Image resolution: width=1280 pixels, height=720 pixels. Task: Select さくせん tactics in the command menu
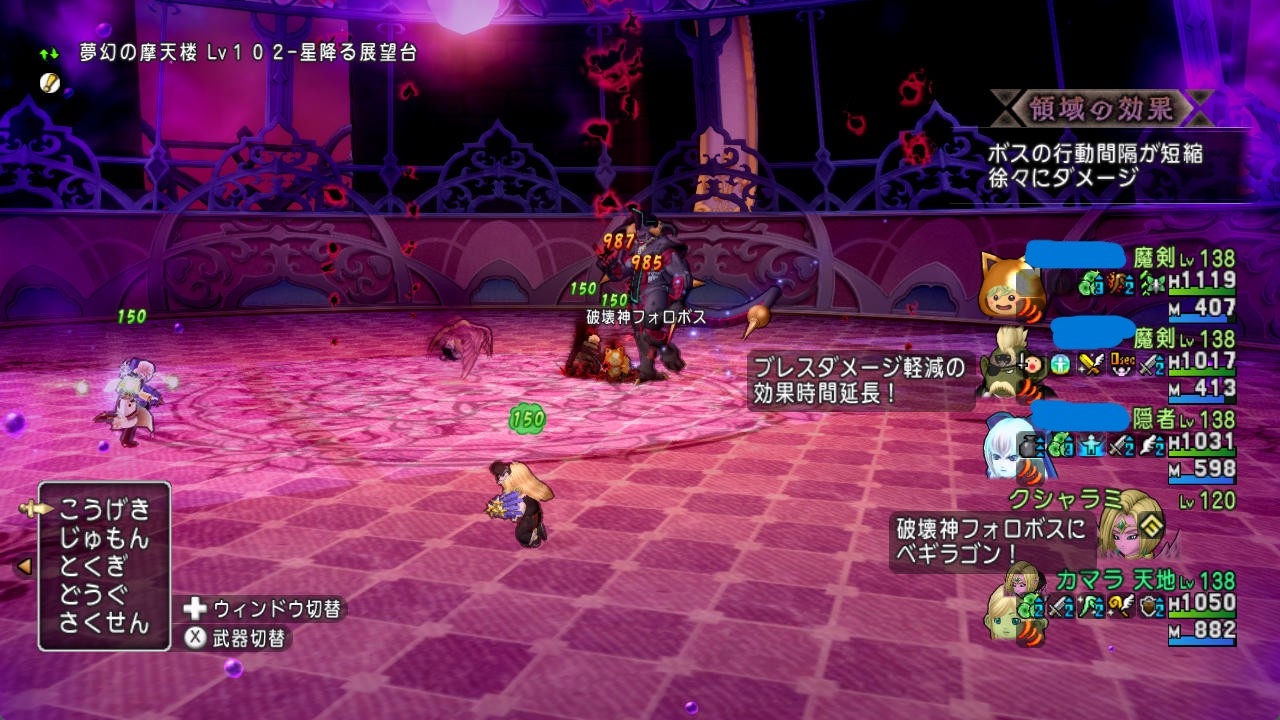click(104, 622)
